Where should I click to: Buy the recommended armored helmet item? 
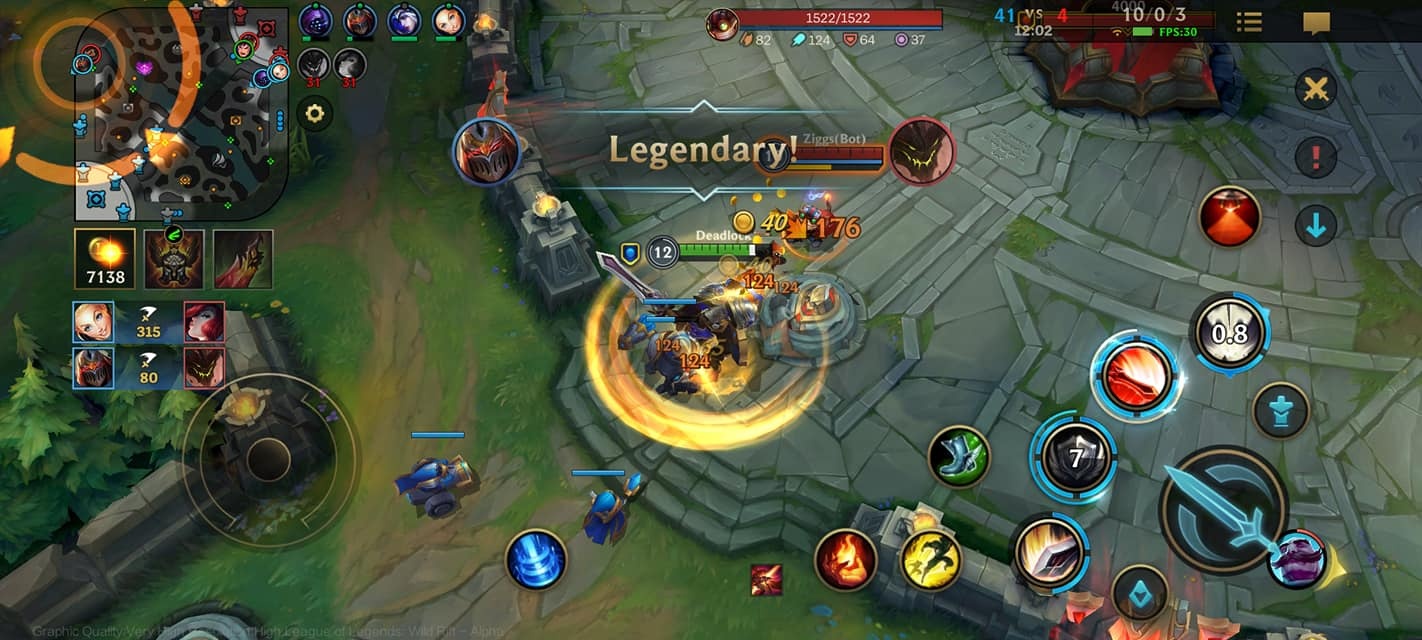click(x=174, y=258)
